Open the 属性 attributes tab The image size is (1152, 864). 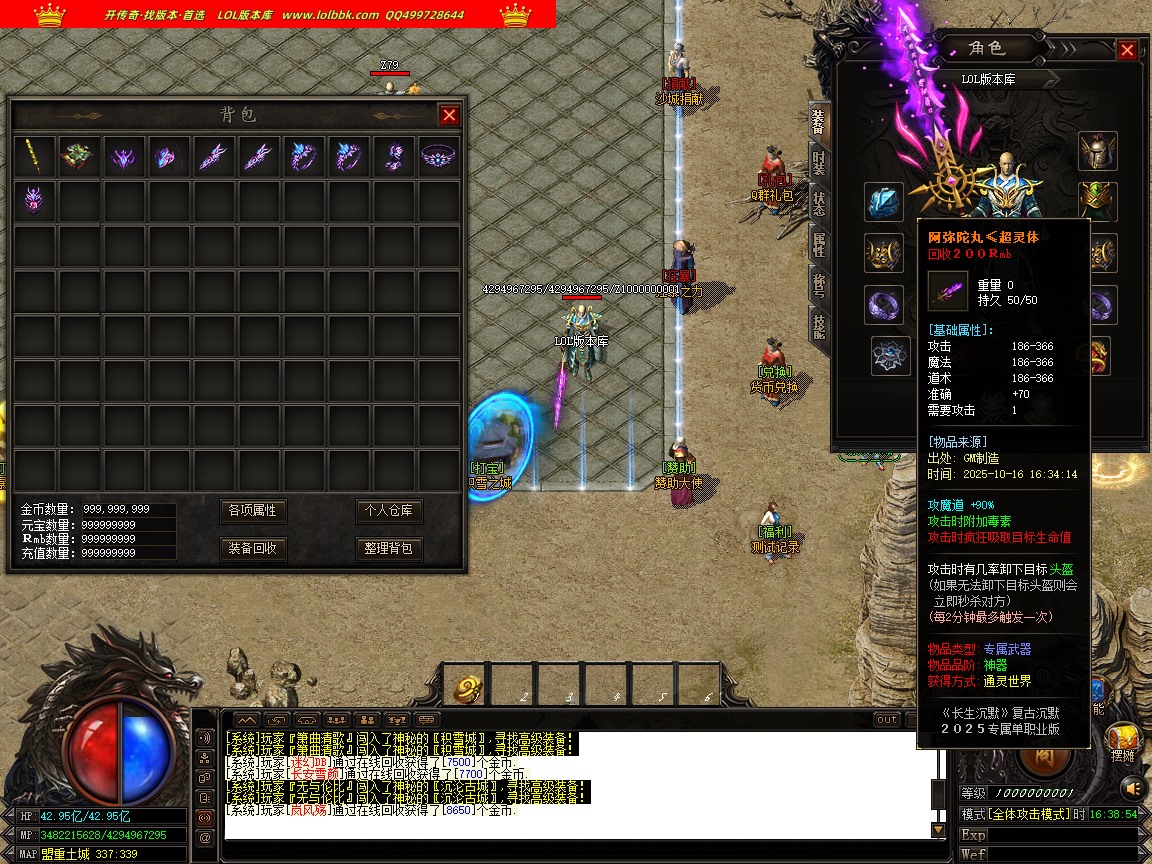819,243
